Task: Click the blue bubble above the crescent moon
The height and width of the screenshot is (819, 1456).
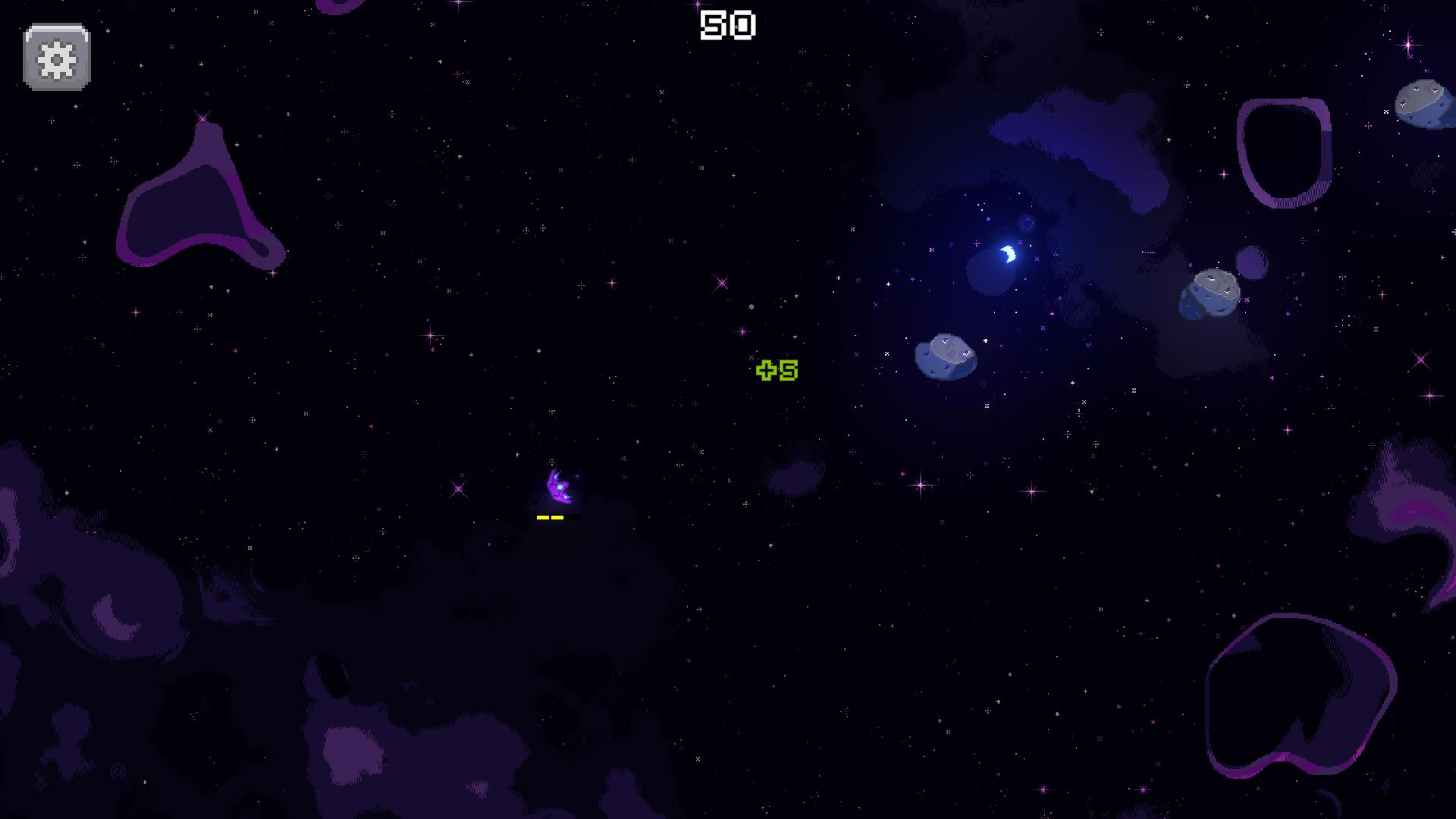Action: tap(1025, 223)
